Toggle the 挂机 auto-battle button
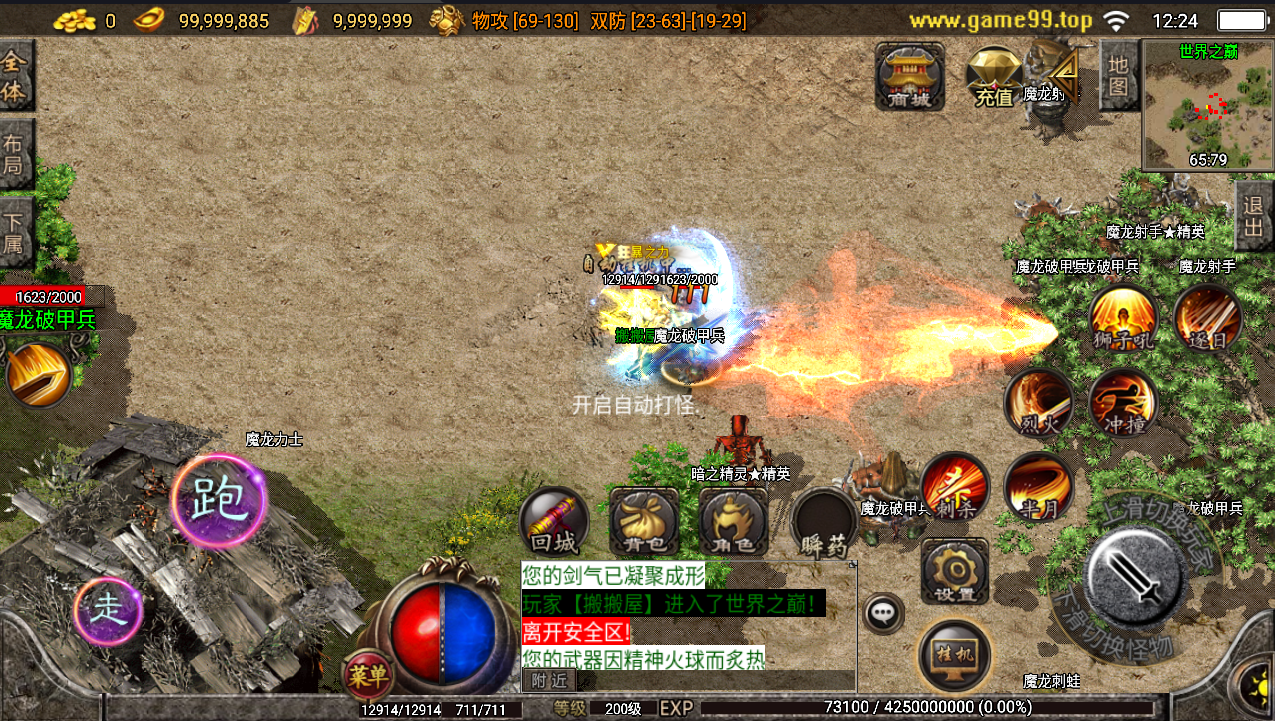Image resolution: width=1275 pixels, height=721 pixels. [x=955, y=655]
